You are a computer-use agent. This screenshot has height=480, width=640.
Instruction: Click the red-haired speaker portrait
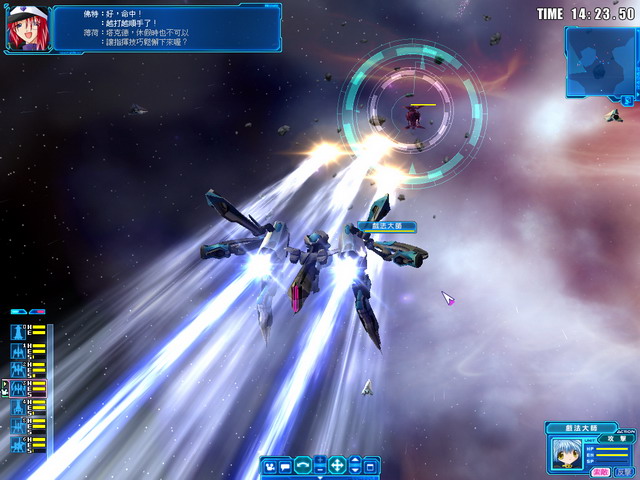click(x=26, y=28)
